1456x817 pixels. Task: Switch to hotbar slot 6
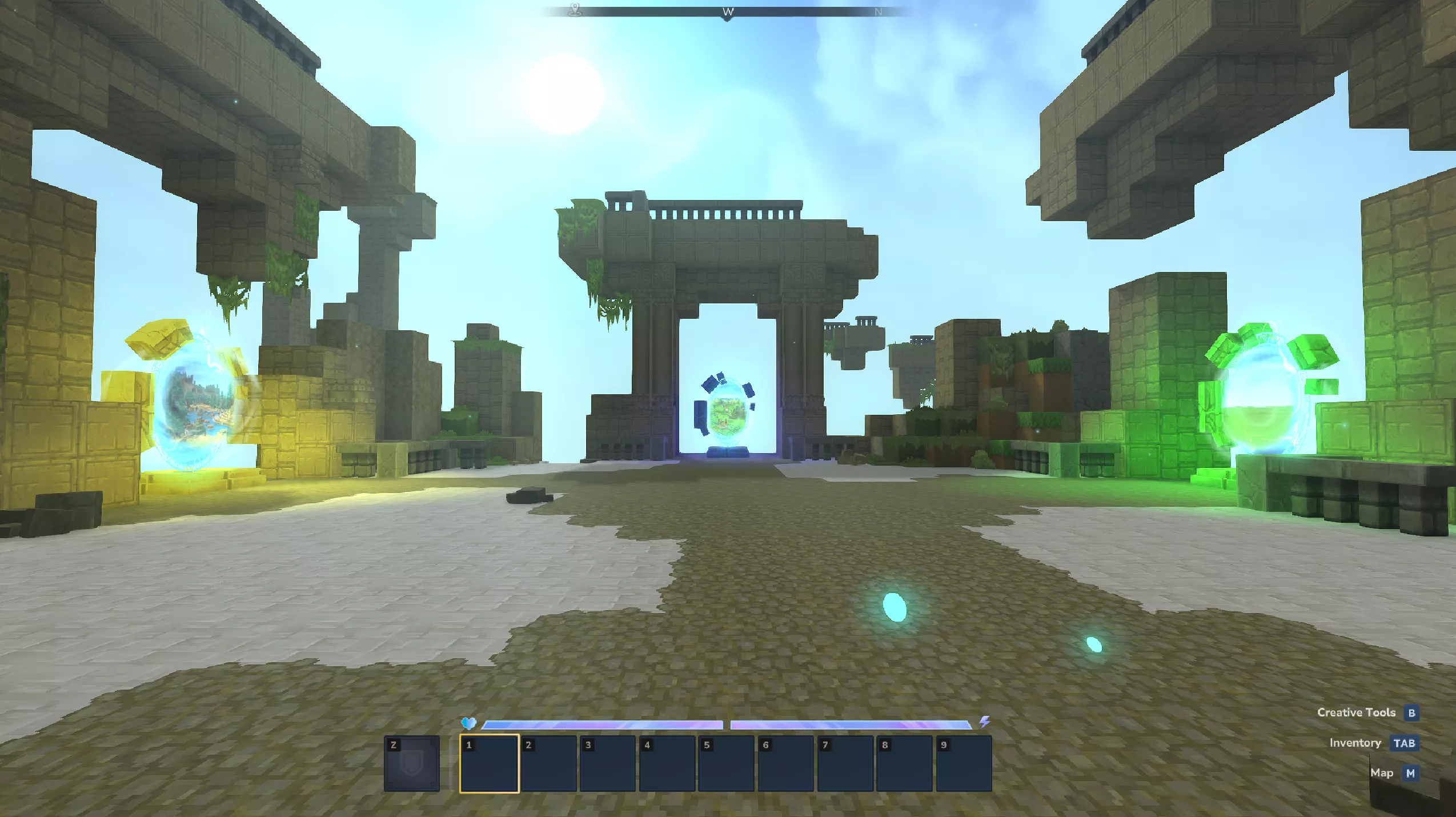pos(786,764)
